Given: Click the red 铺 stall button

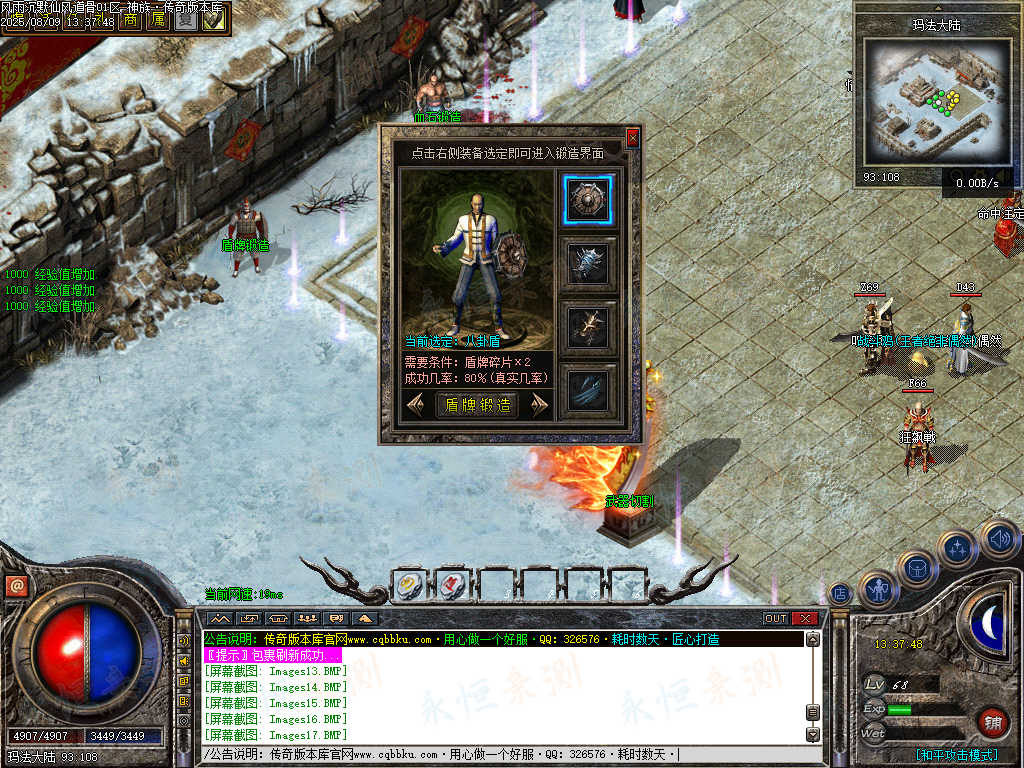Looking at the screenshot, I should (993, 721).
